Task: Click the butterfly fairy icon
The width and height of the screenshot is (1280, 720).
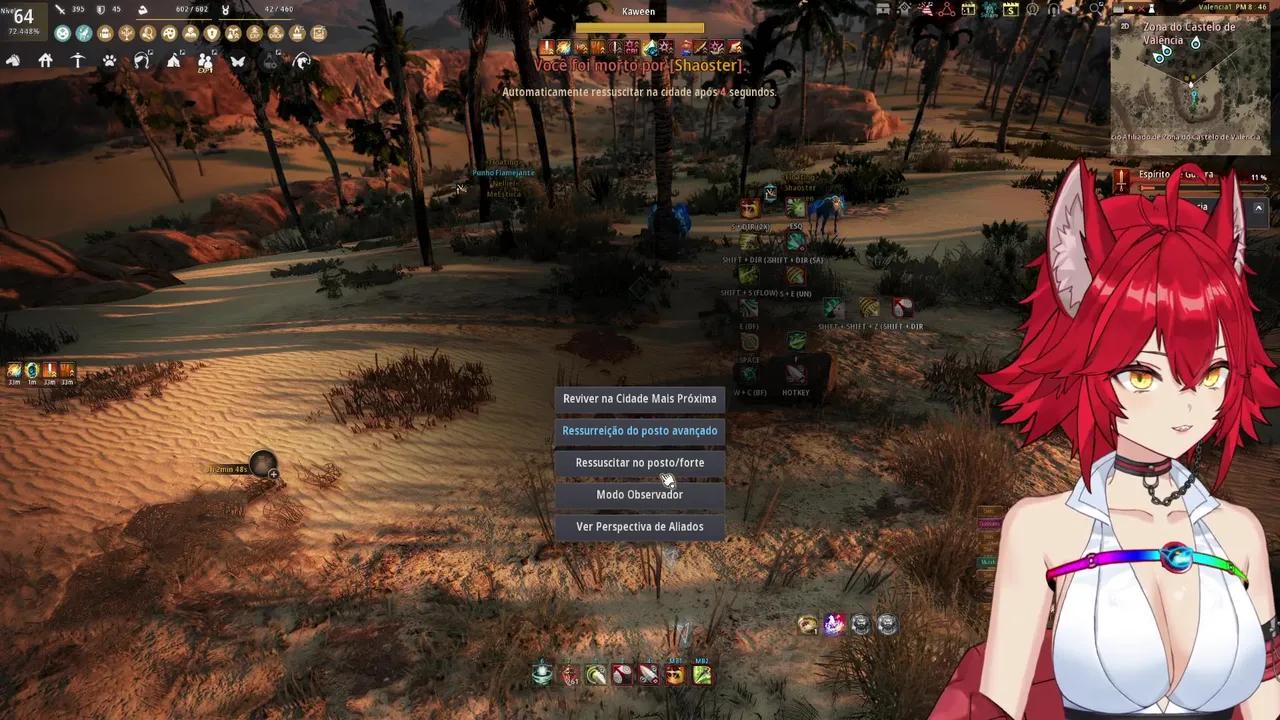Action: coord(237,61)
